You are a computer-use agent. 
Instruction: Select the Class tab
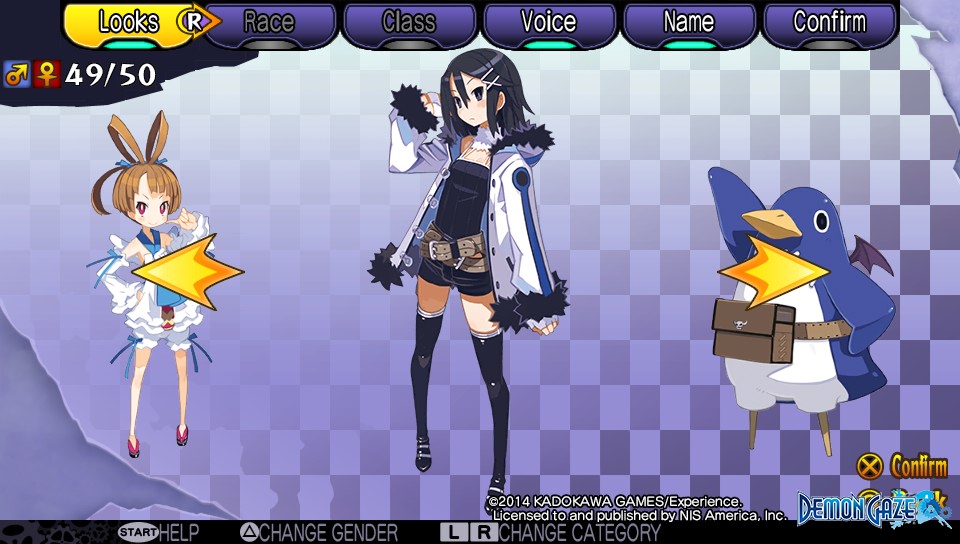pos(408,23)
